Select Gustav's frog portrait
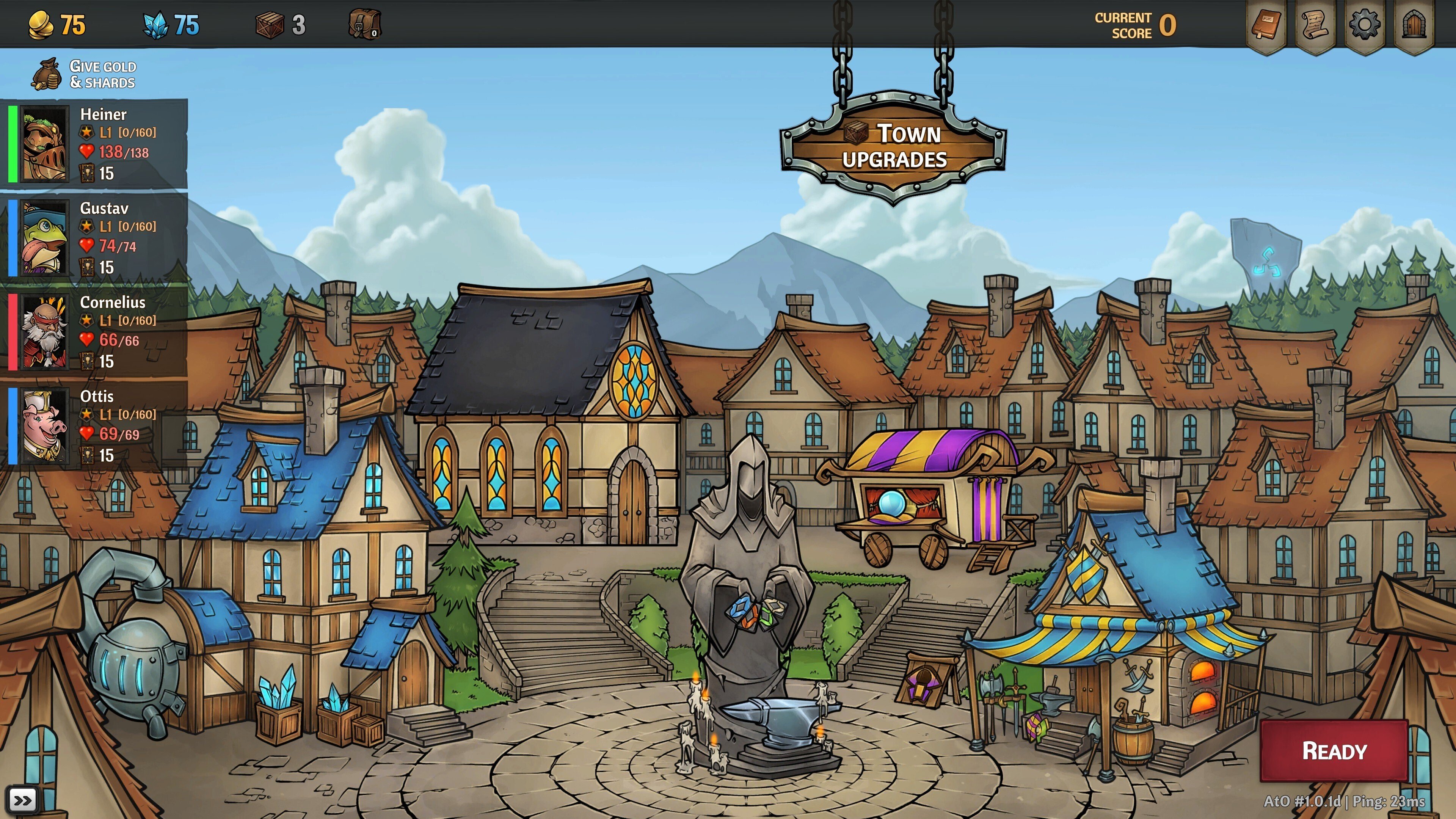 (44, 238)
